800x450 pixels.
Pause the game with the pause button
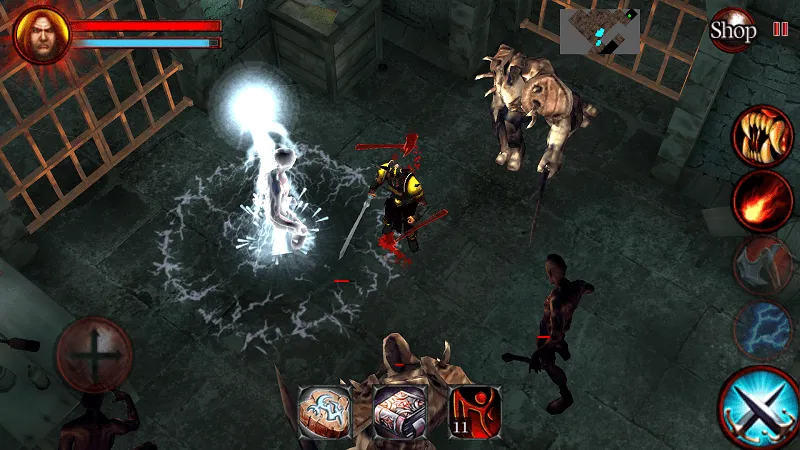coord(780,30)
